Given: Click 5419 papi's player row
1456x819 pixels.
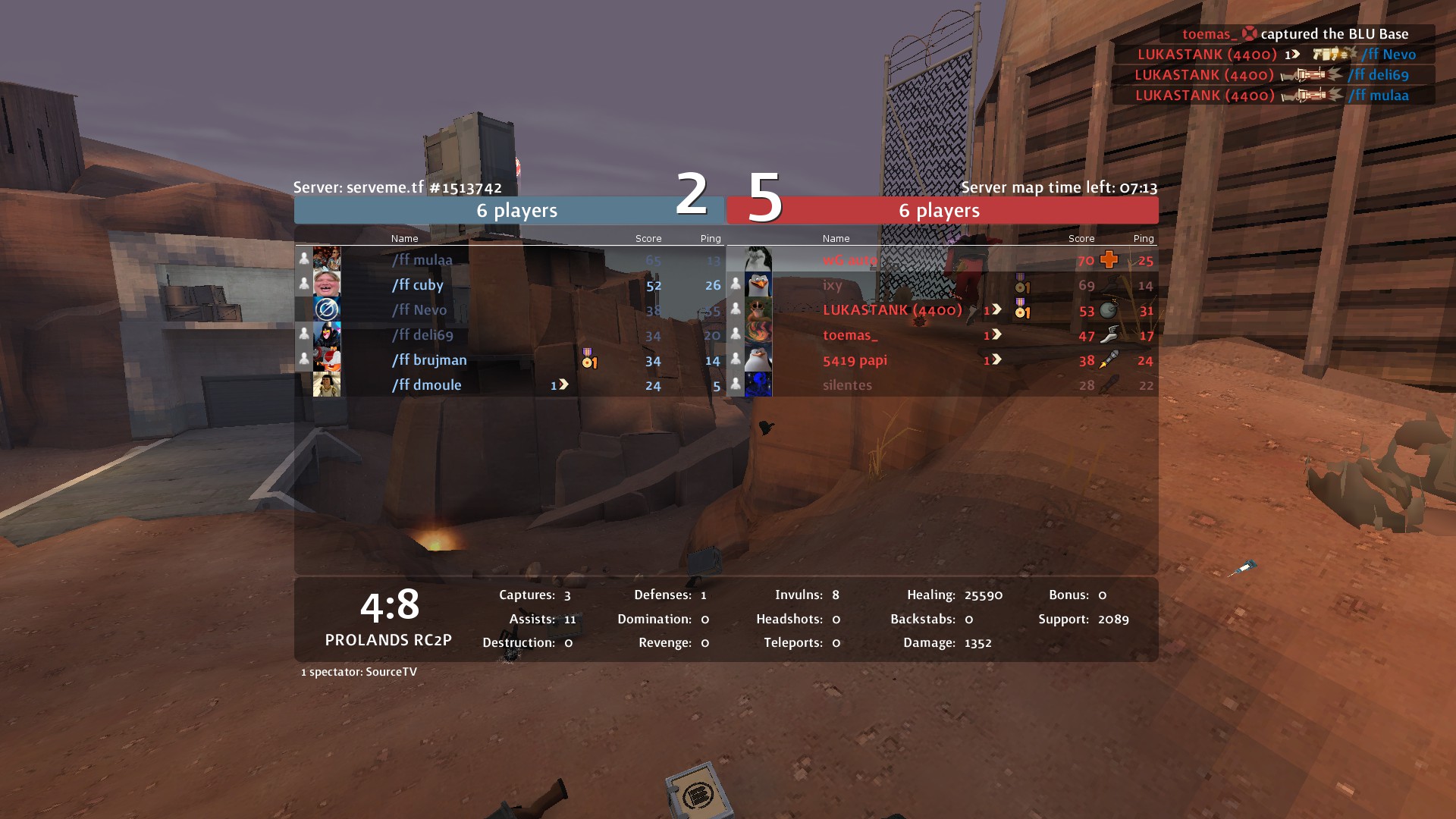Looking at the screenshot, I should pyautogui.click(x=855, y=360).
